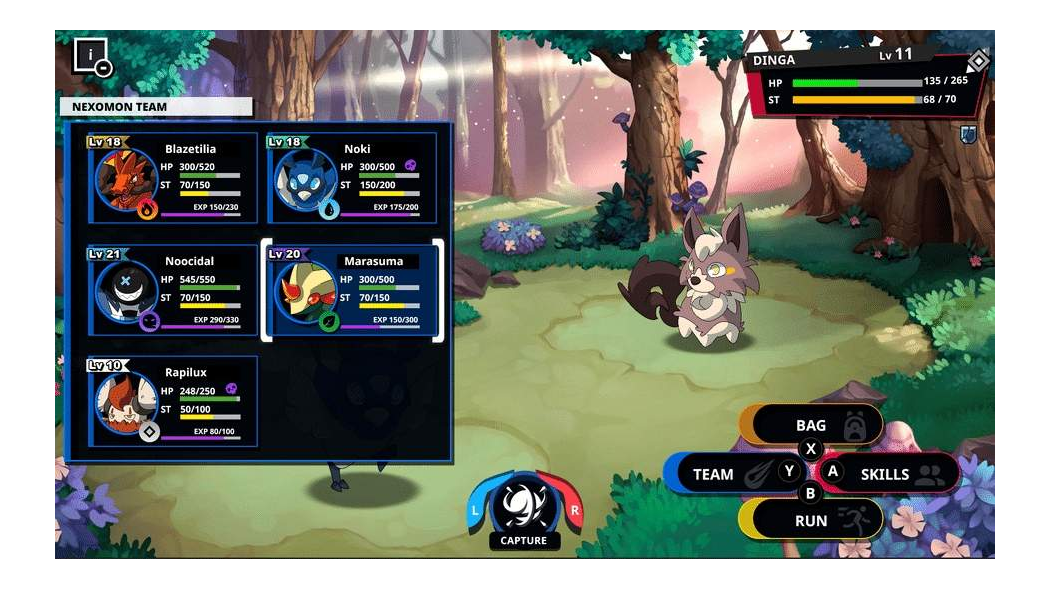Select Blazetilia from the team list
The image size is (1050, 590).
[x=172, y=178]
